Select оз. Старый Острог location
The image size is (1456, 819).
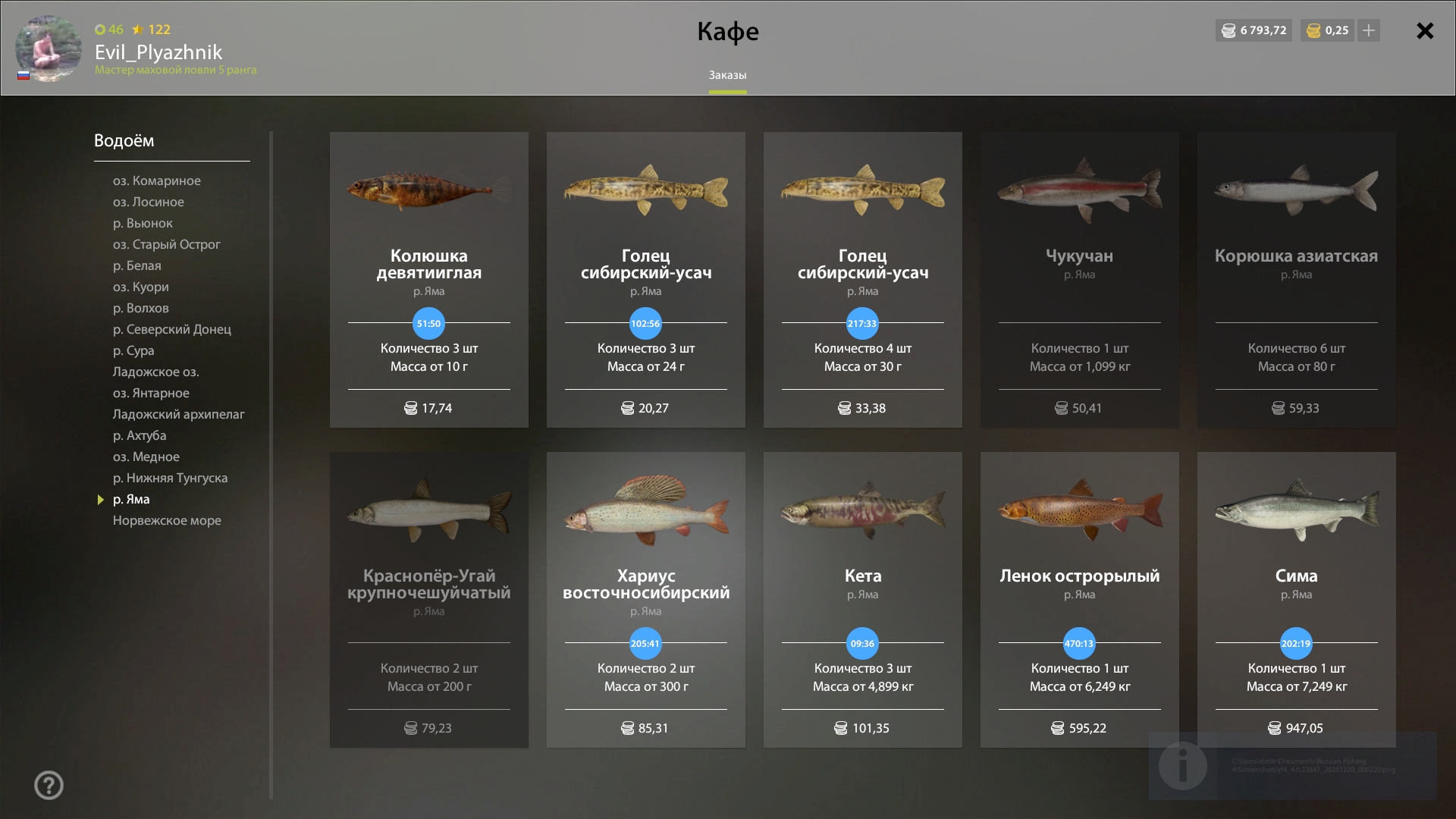(x=167, y=244)
